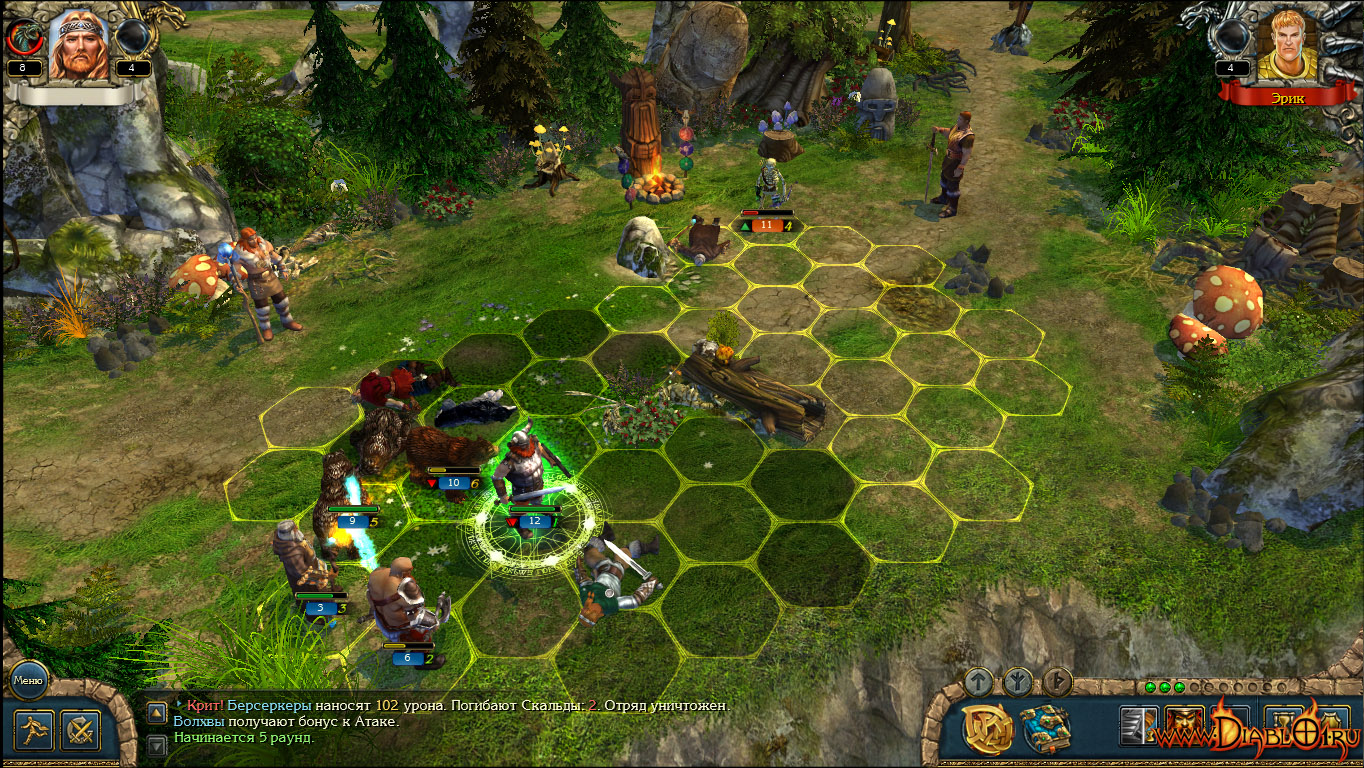Activate the Y-shaped rune stone

coord(1018,682)
